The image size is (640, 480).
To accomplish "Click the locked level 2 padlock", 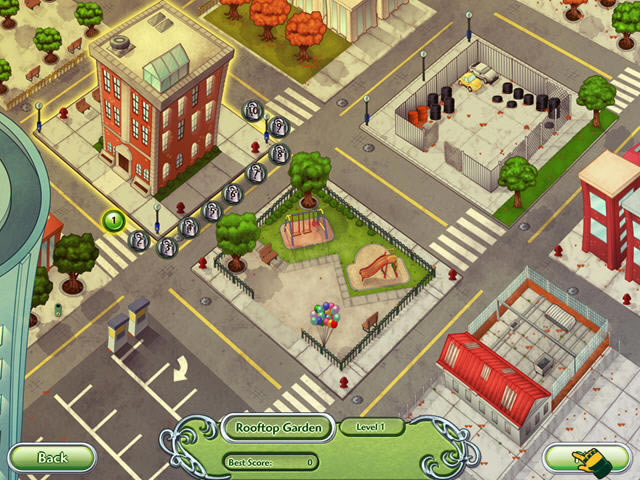I will click(x=139, y=240).
